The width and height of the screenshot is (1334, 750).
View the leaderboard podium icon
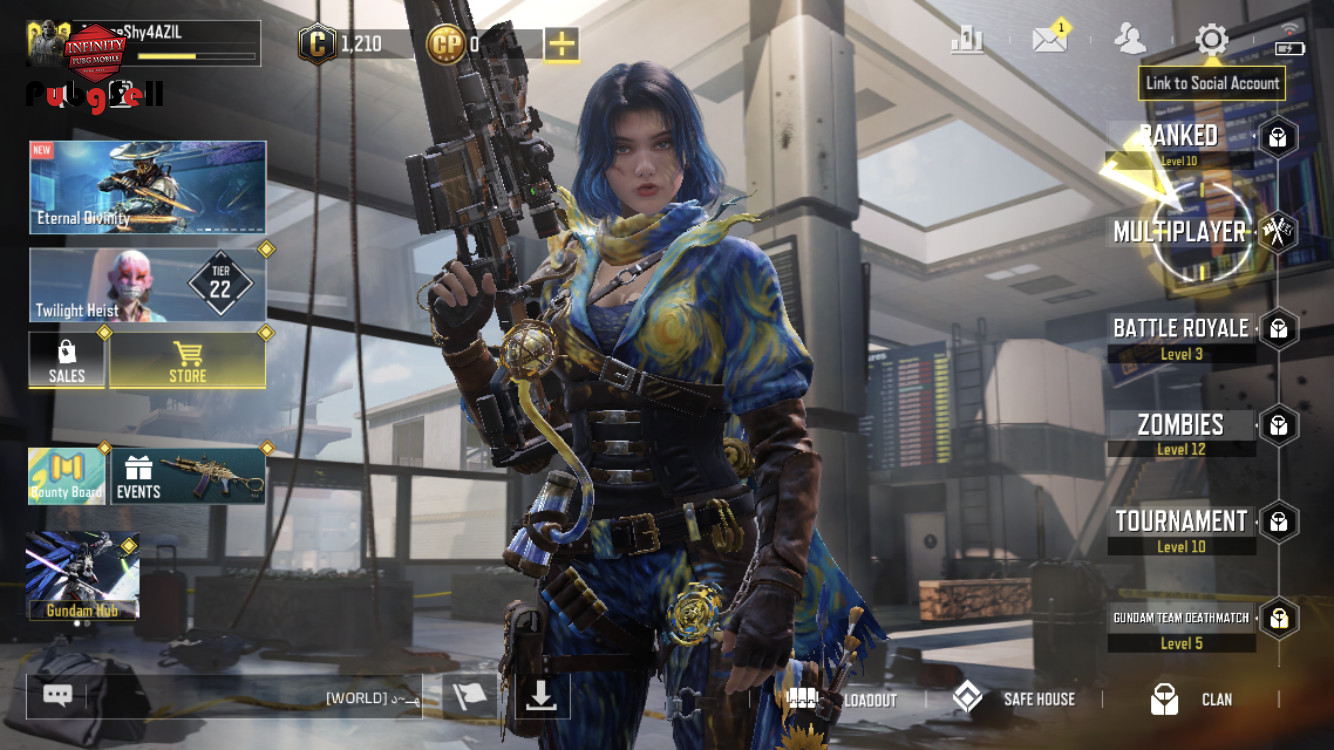967,40
